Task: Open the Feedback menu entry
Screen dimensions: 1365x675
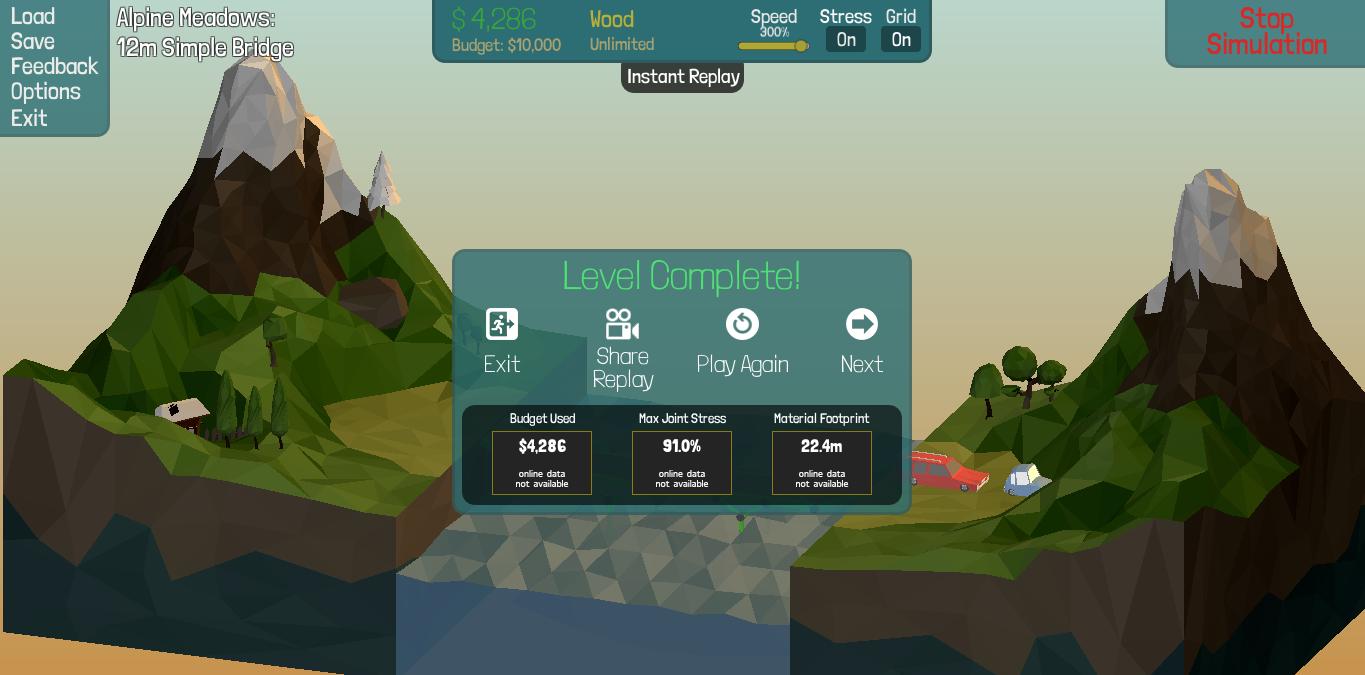Action: point(54,66)
